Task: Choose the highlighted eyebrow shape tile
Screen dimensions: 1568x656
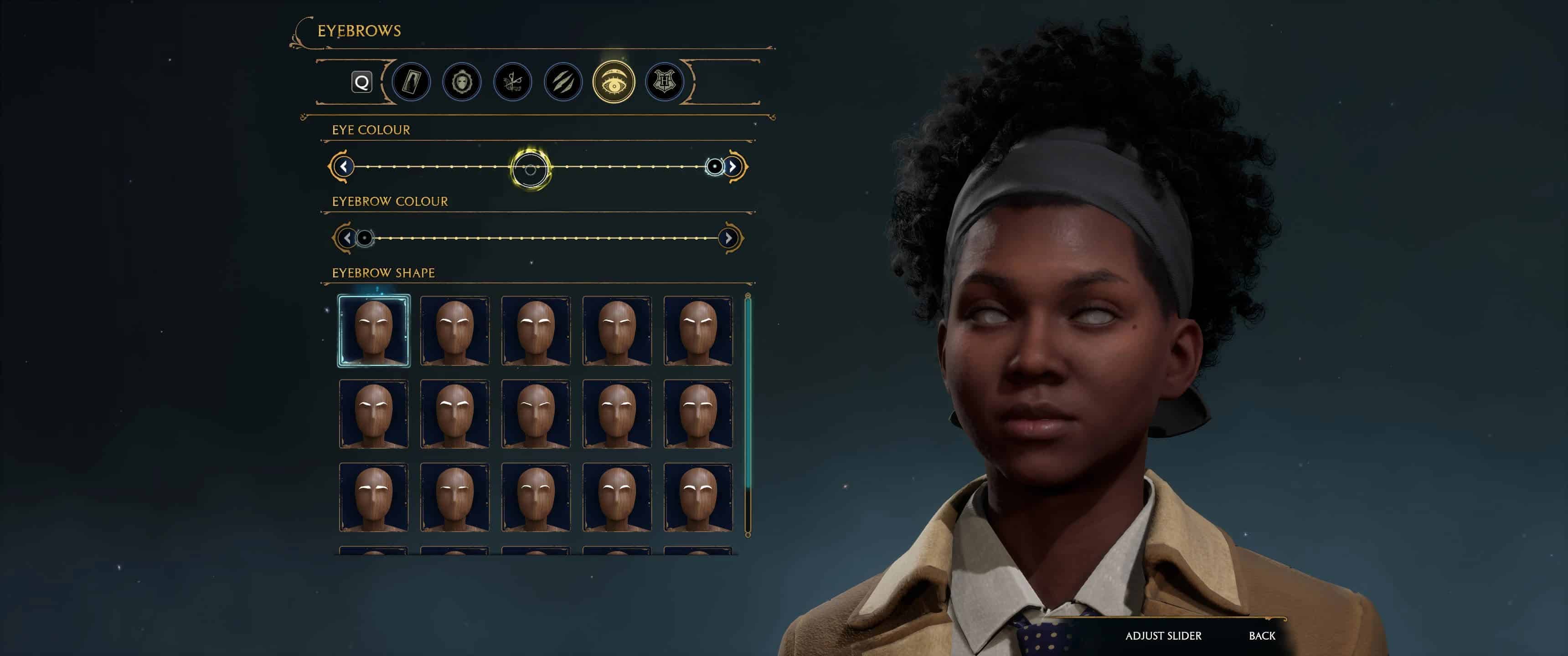Action: coord(374,330)
